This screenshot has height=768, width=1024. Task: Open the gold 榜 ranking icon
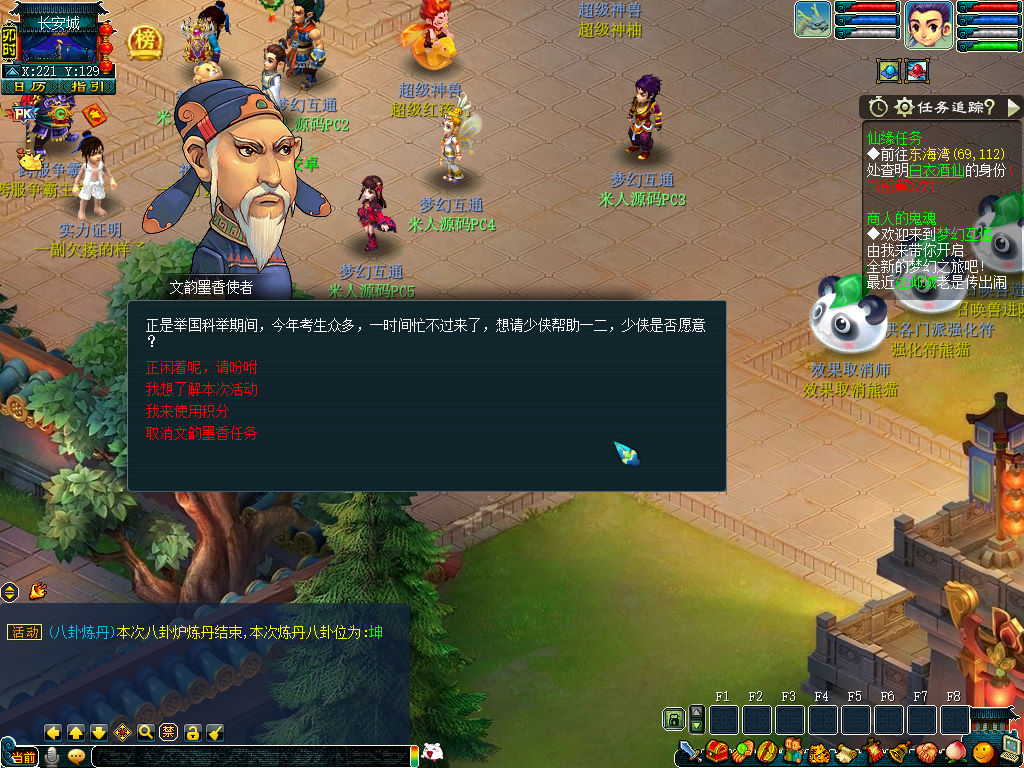145,41
